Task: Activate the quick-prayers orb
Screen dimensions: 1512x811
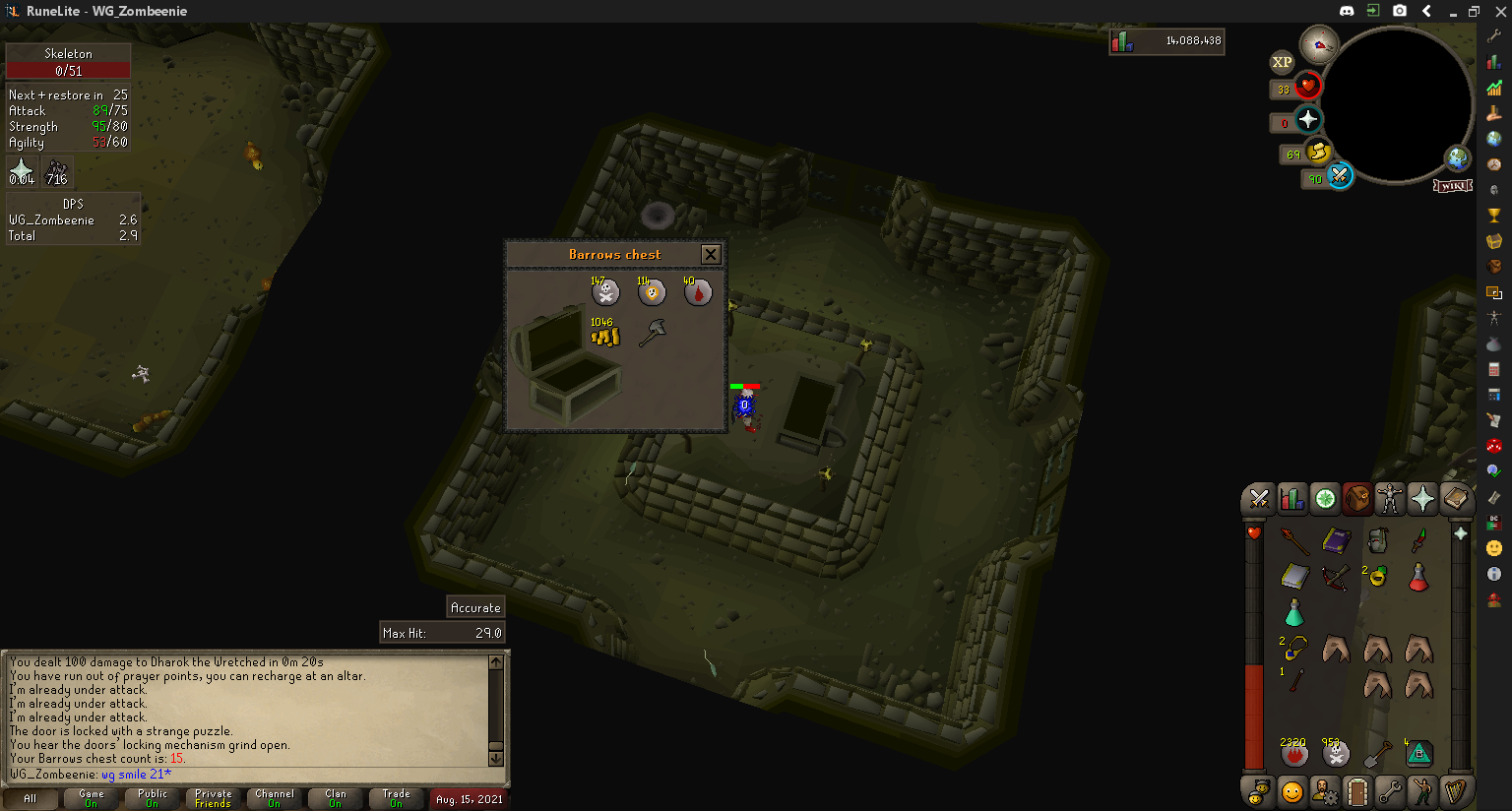Action: pos(1307,120)
